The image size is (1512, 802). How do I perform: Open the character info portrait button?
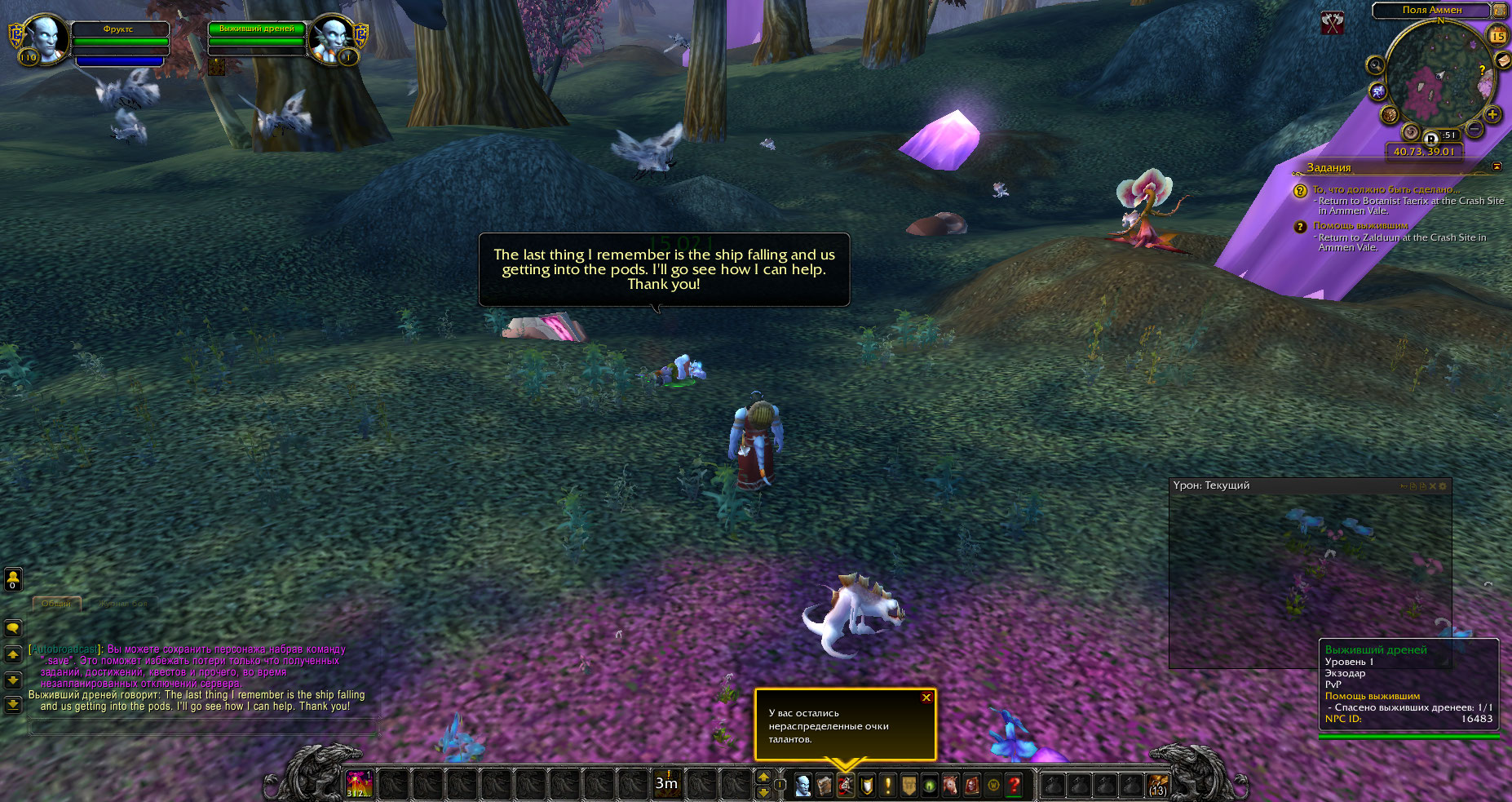click(x=802, y=785)
